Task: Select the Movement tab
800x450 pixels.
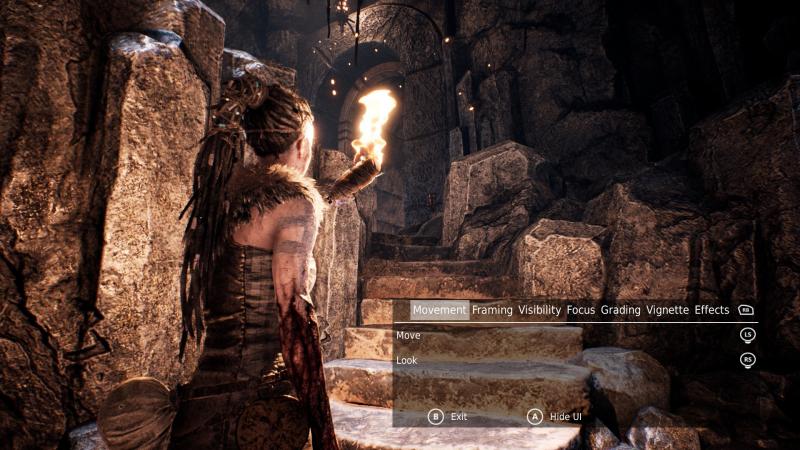Action: point(439,310)
